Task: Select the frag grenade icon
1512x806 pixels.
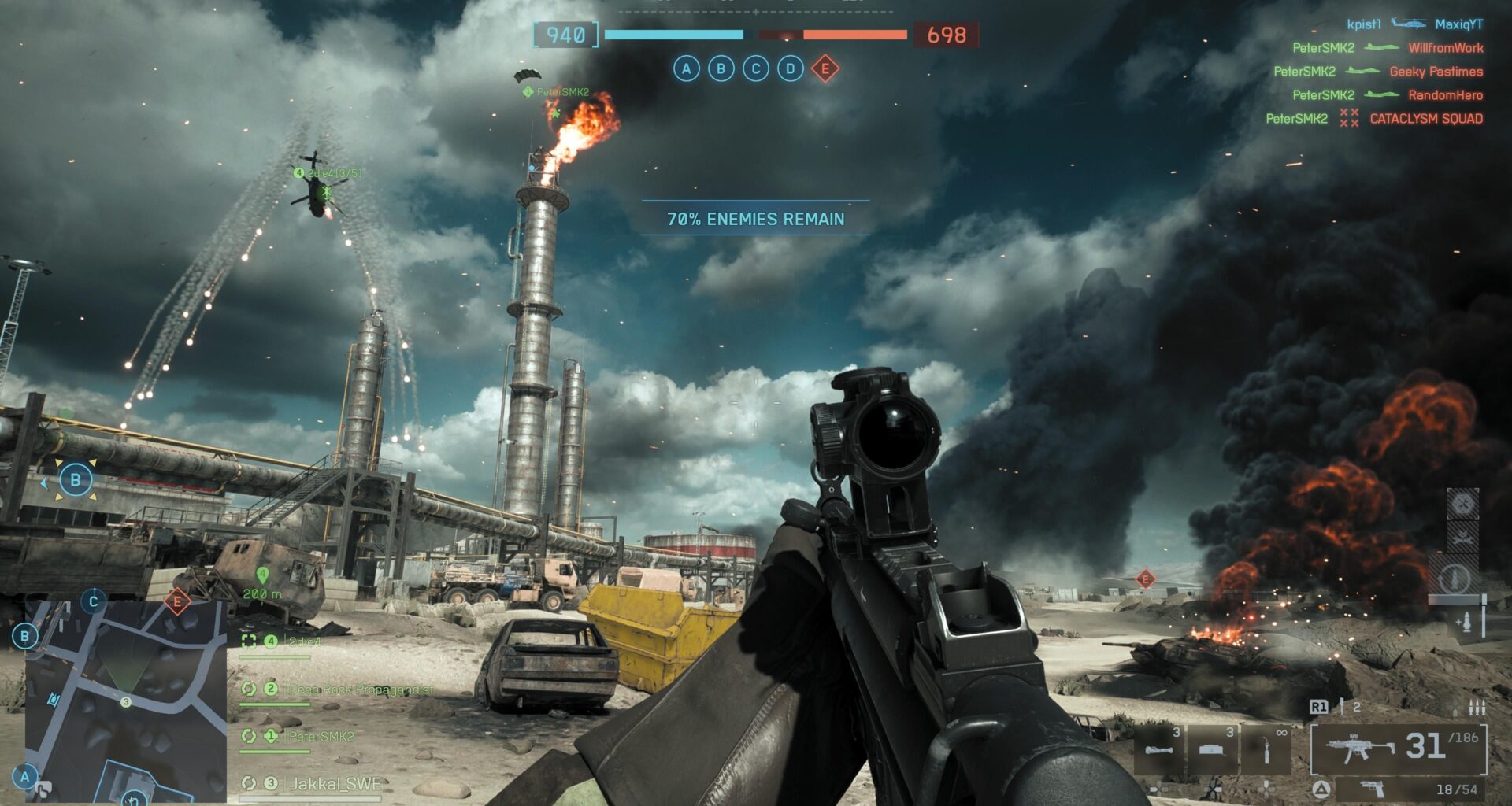Action: (x=1158, y=749)
